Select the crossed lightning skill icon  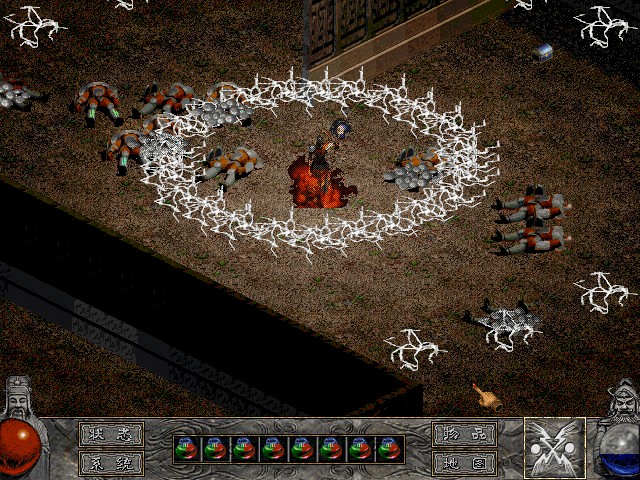click(555, 448)
